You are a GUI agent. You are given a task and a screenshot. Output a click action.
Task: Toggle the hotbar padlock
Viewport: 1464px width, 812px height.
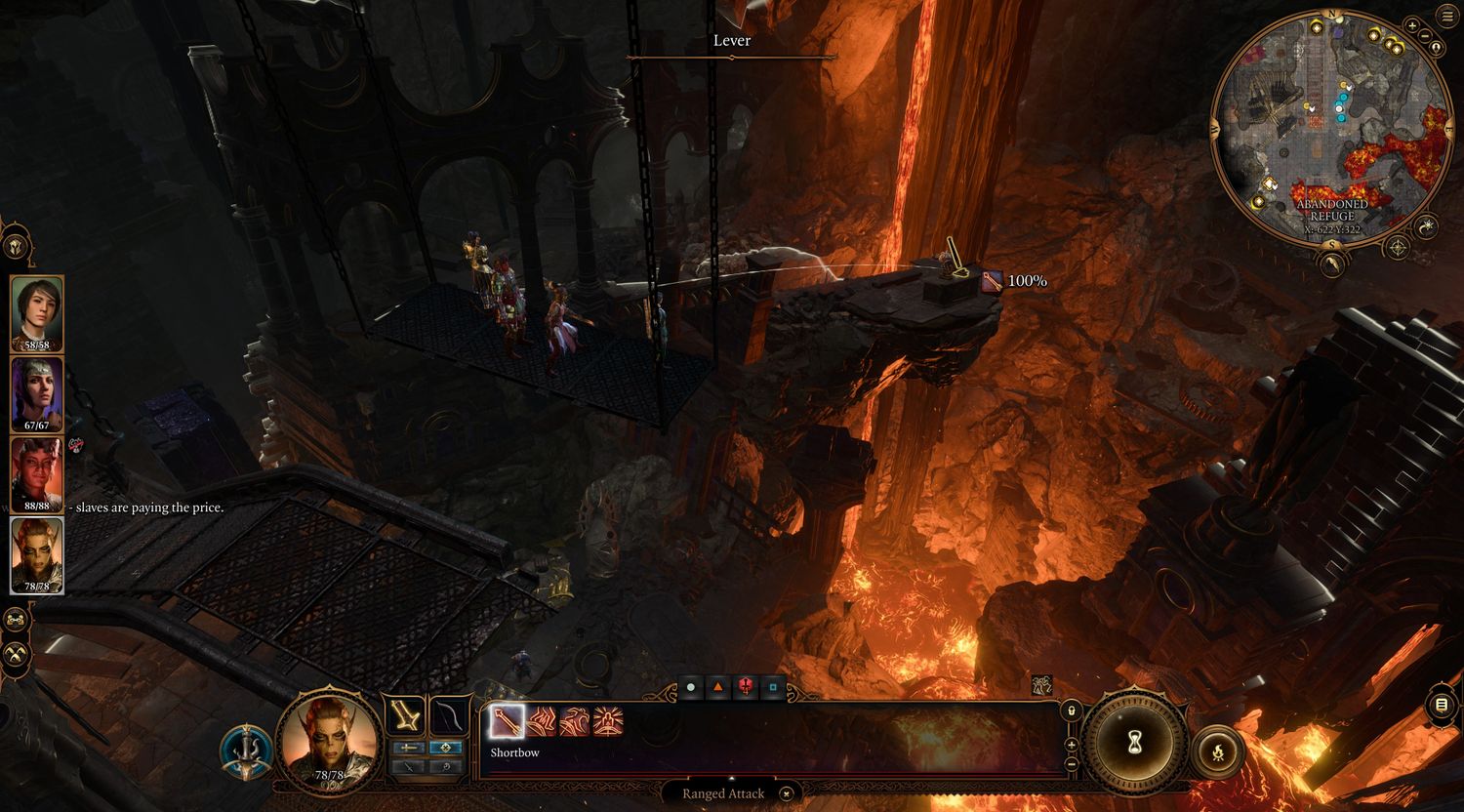tap(1071, 710)
